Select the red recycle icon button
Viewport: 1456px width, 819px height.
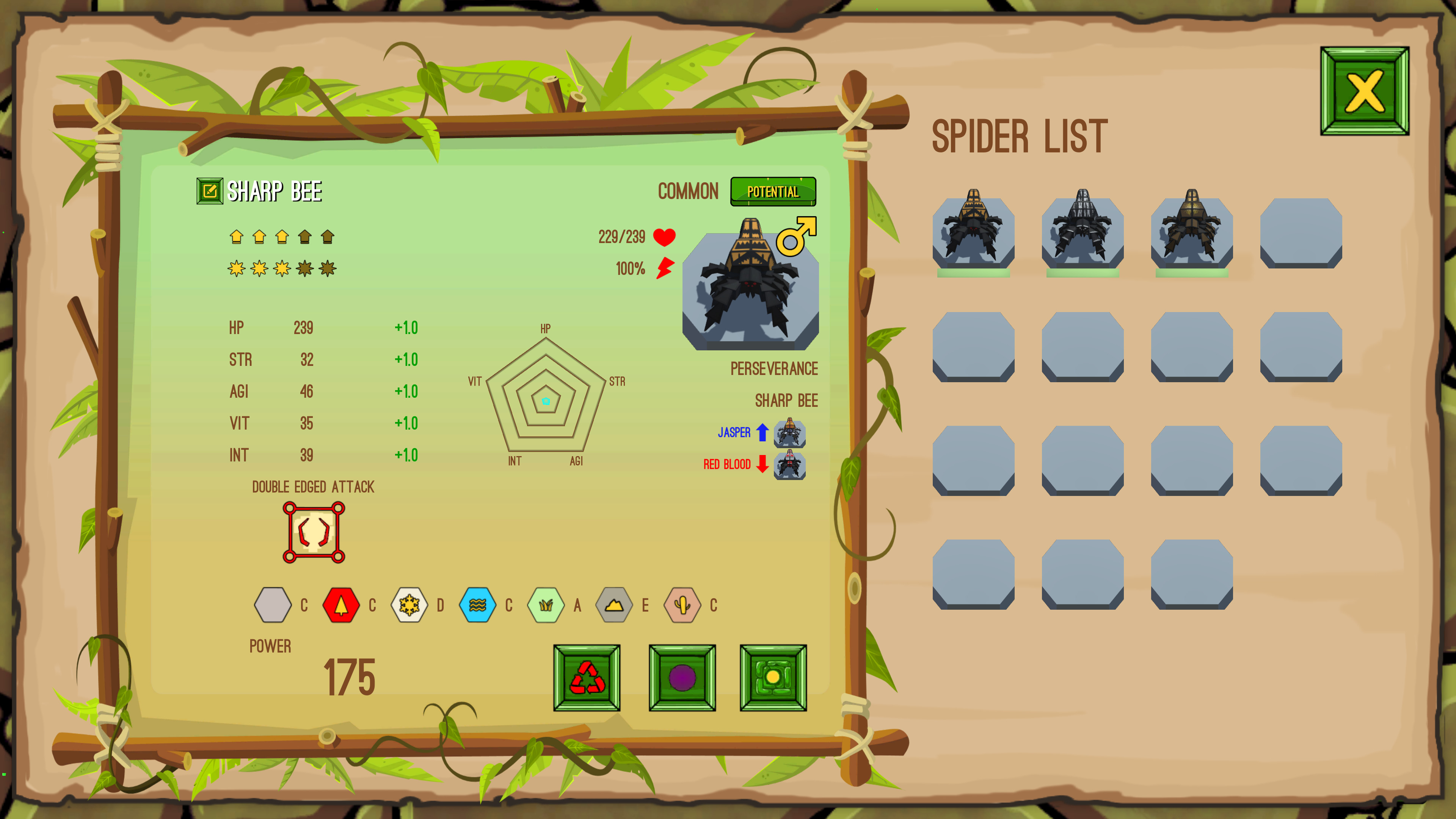587,679
